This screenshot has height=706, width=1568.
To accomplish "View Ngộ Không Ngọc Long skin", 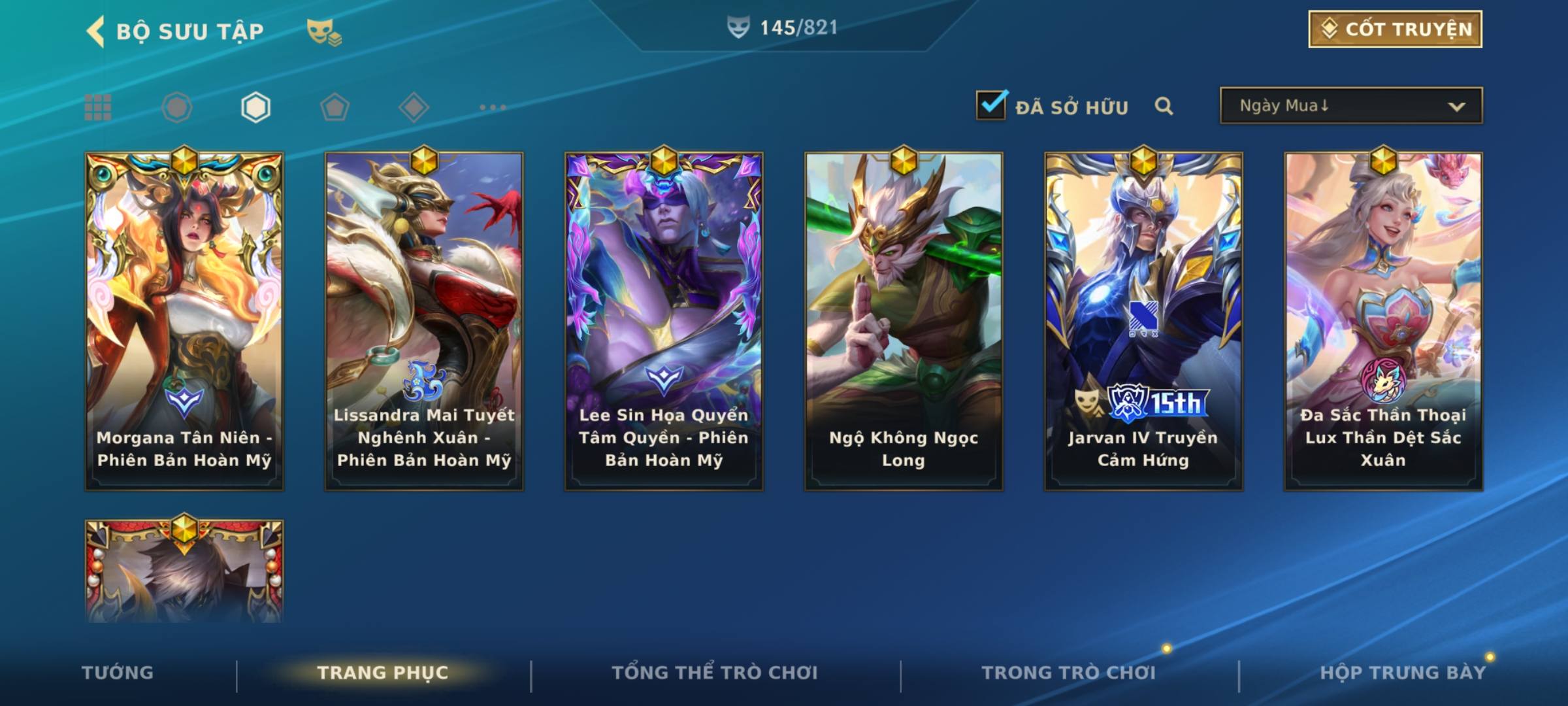I will point(904,320).
